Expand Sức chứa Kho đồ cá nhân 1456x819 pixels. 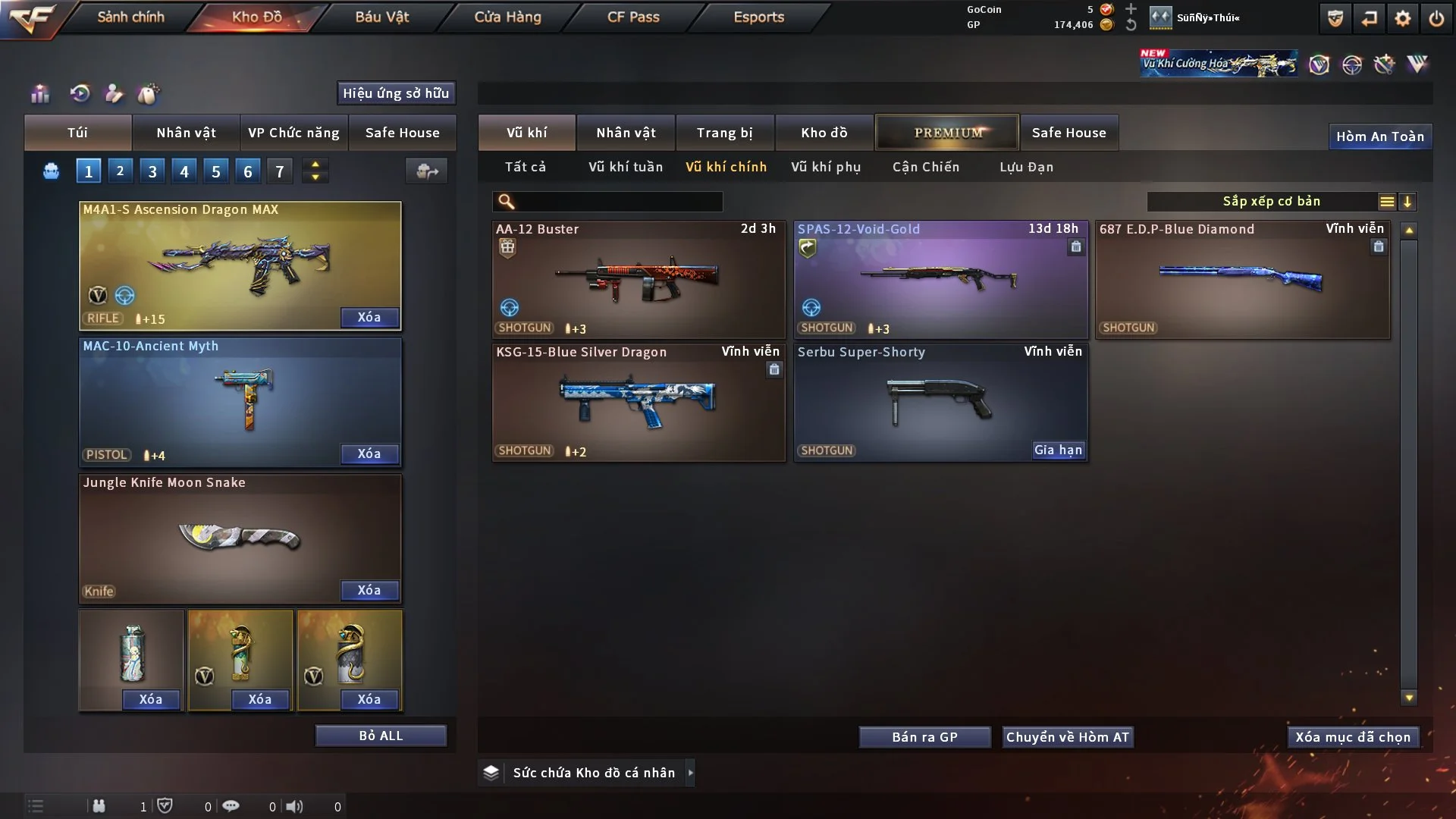(x=594, y=773)
